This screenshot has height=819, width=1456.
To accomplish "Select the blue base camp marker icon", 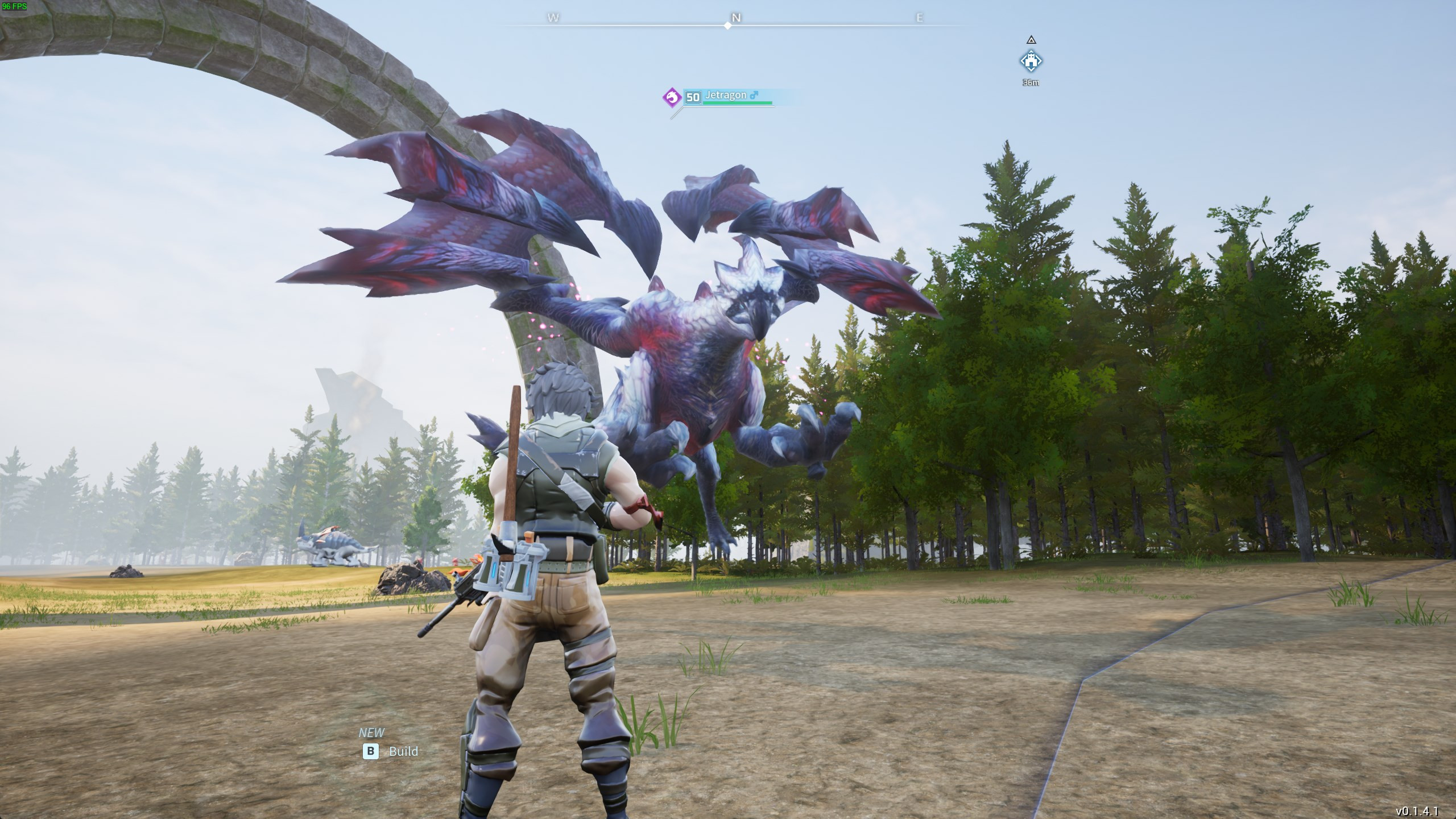I will tap(1031, 61).
